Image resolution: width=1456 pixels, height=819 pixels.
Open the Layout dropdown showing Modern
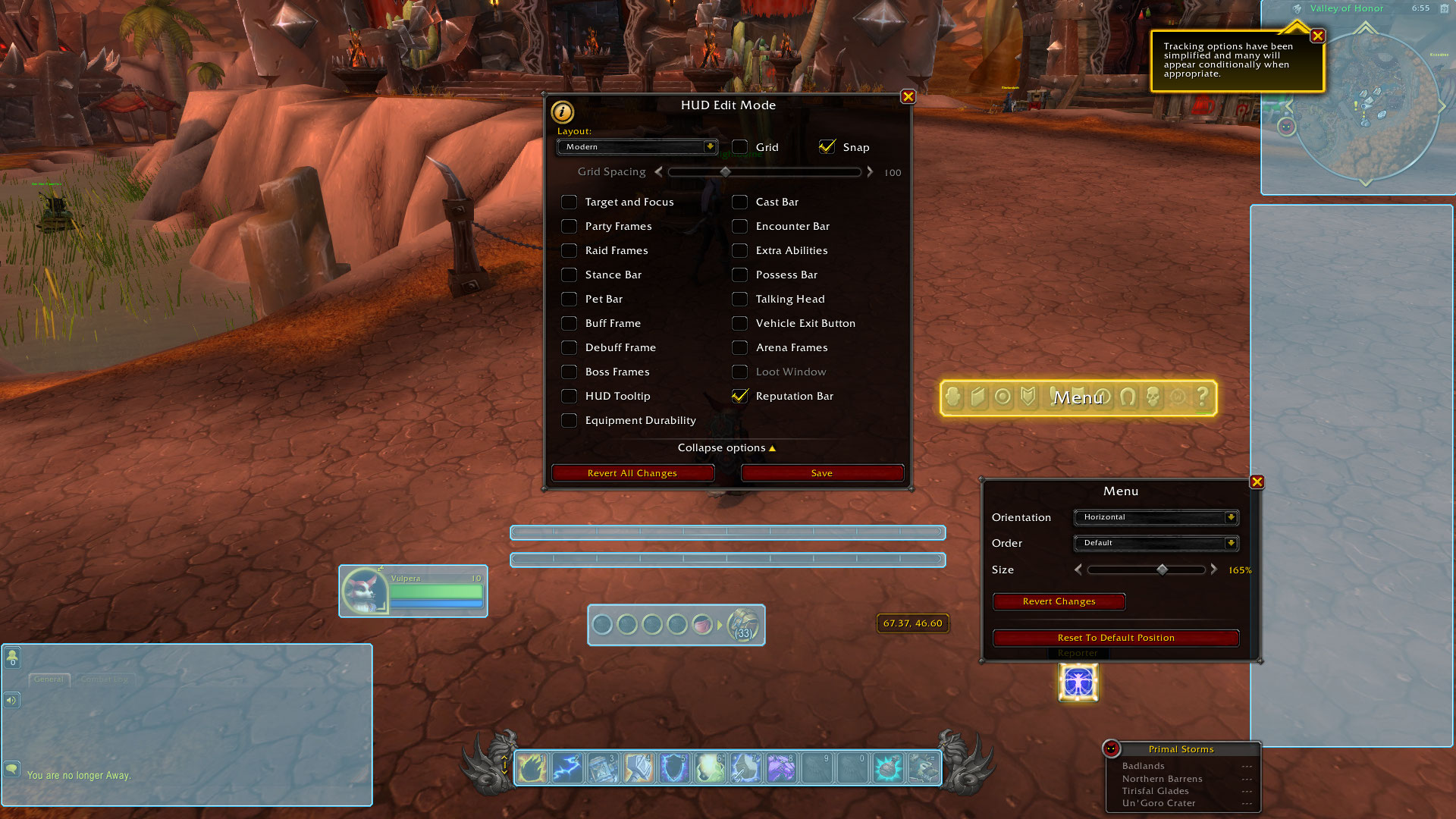click(637, 147)
